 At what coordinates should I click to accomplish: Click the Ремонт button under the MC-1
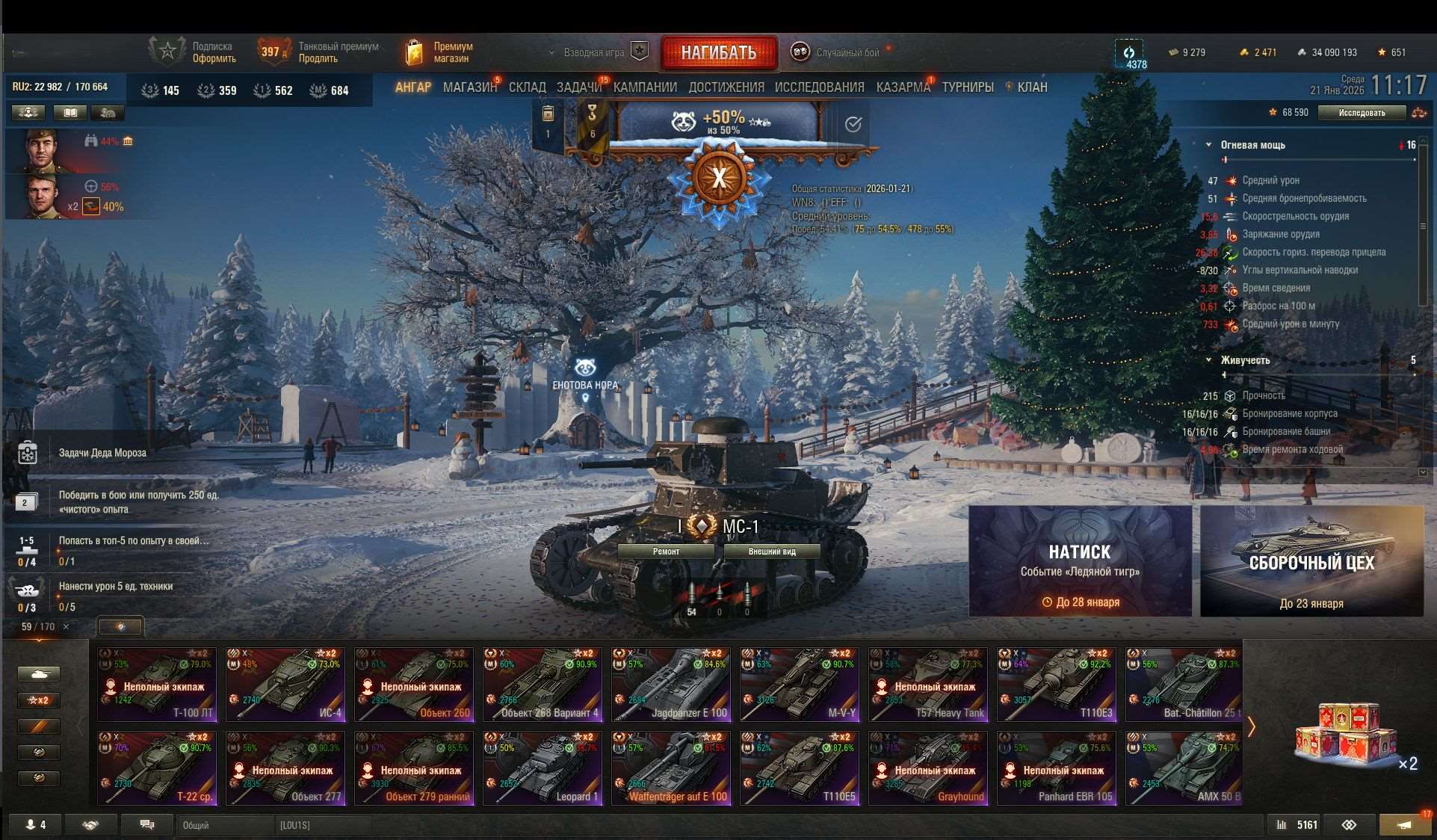point(667,551)
